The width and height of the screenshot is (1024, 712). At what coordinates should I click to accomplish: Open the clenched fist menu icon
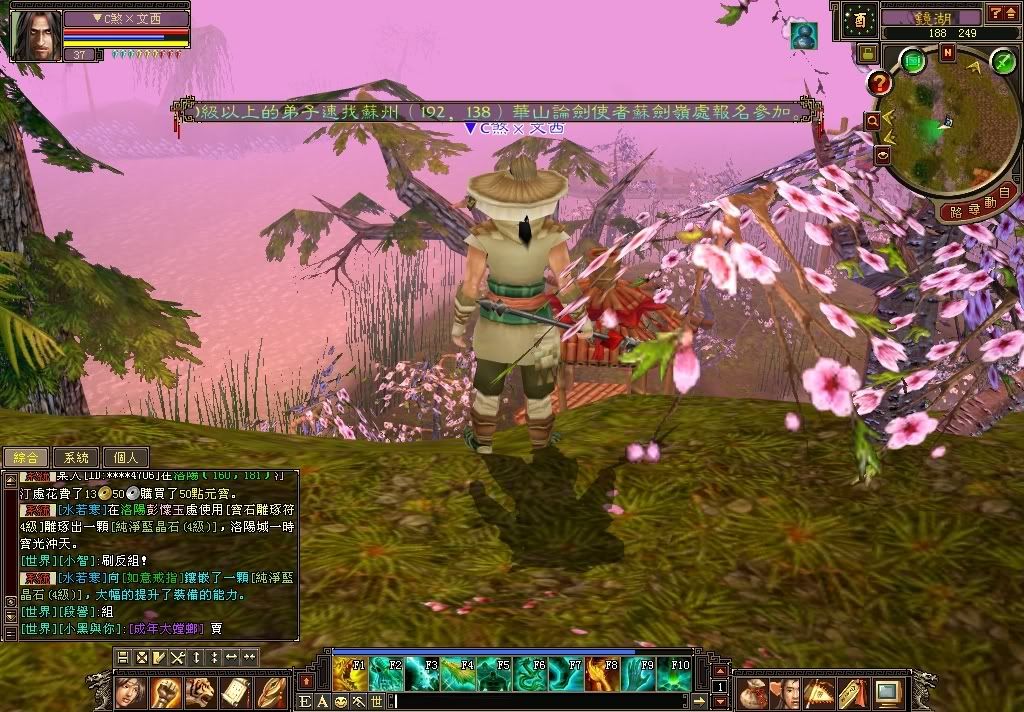165,692
